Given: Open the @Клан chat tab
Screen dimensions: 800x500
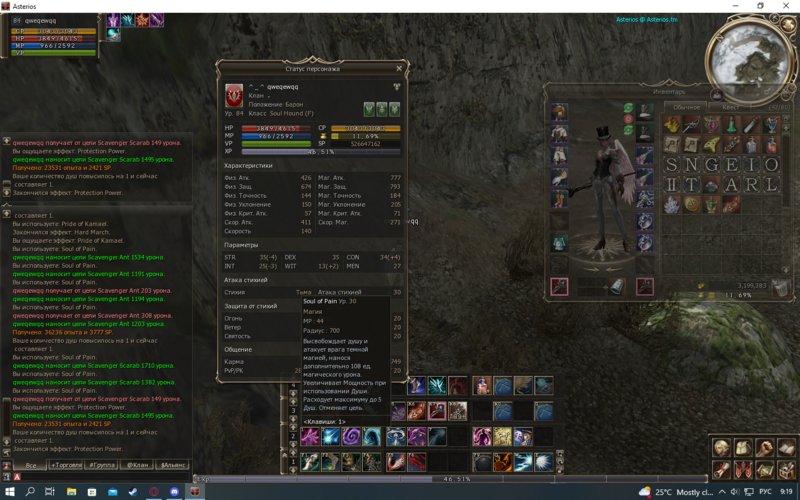Looking at the screenshot, I should coord(137,465).
